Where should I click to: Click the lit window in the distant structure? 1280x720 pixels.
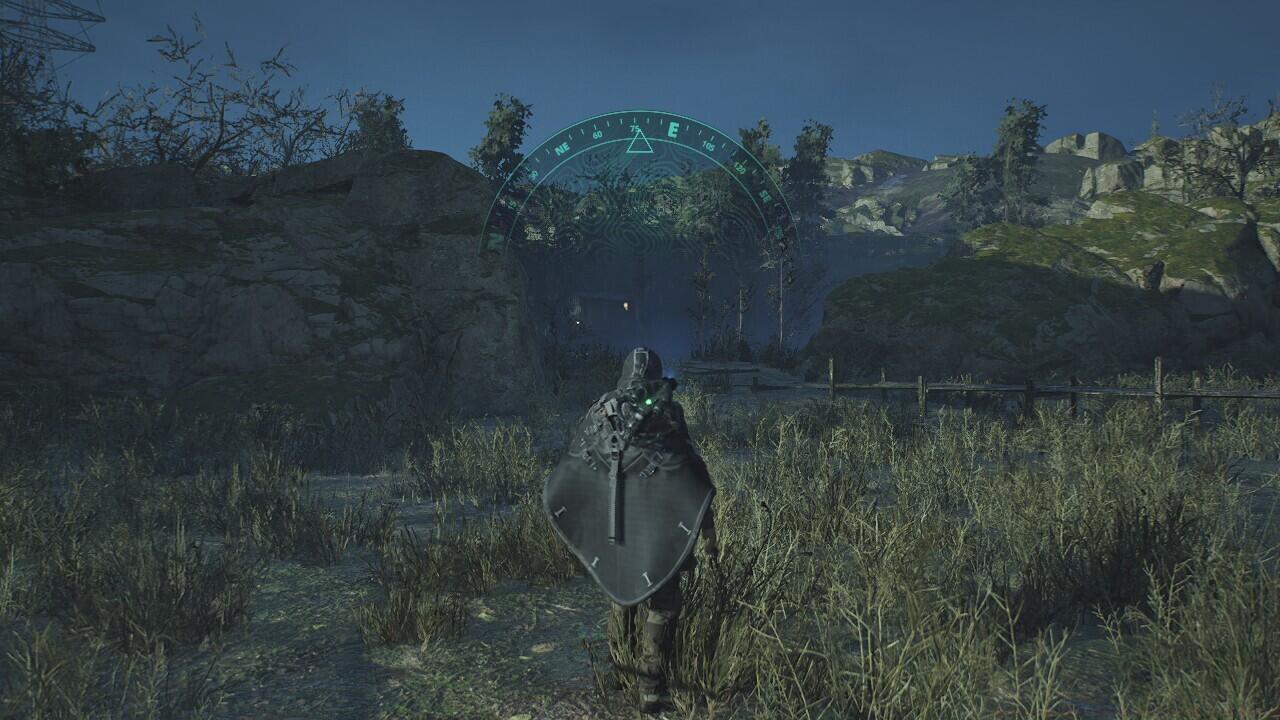(625, 305)
